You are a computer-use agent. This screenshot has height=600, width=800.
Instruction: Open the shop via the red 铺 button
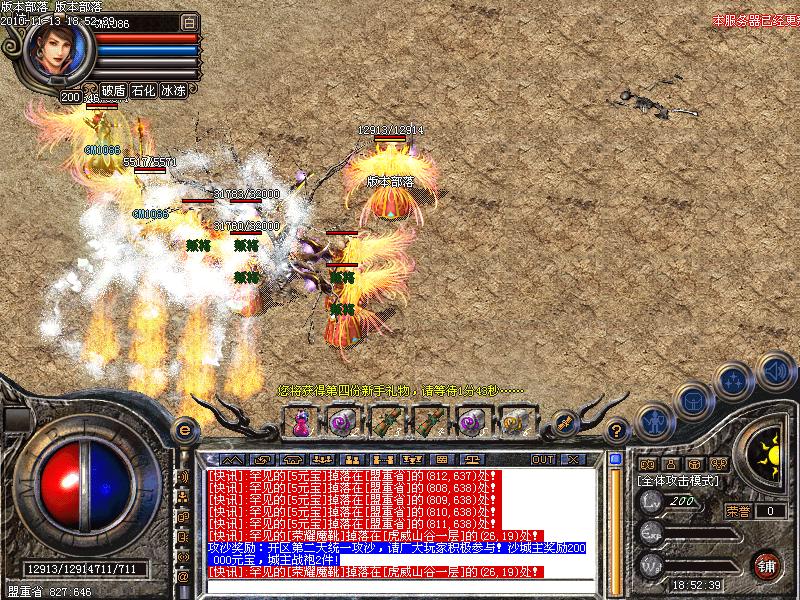[x=768, y=564]
